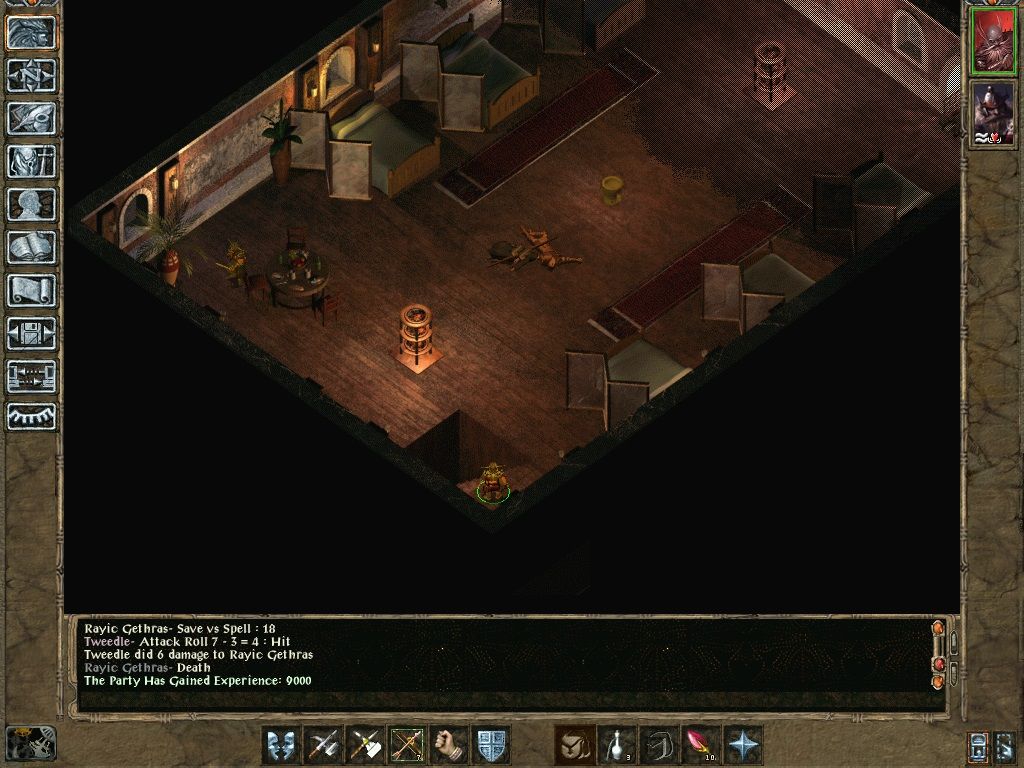
Task: Select the arrows ammunition quick slot
Action: coord(406,745)
